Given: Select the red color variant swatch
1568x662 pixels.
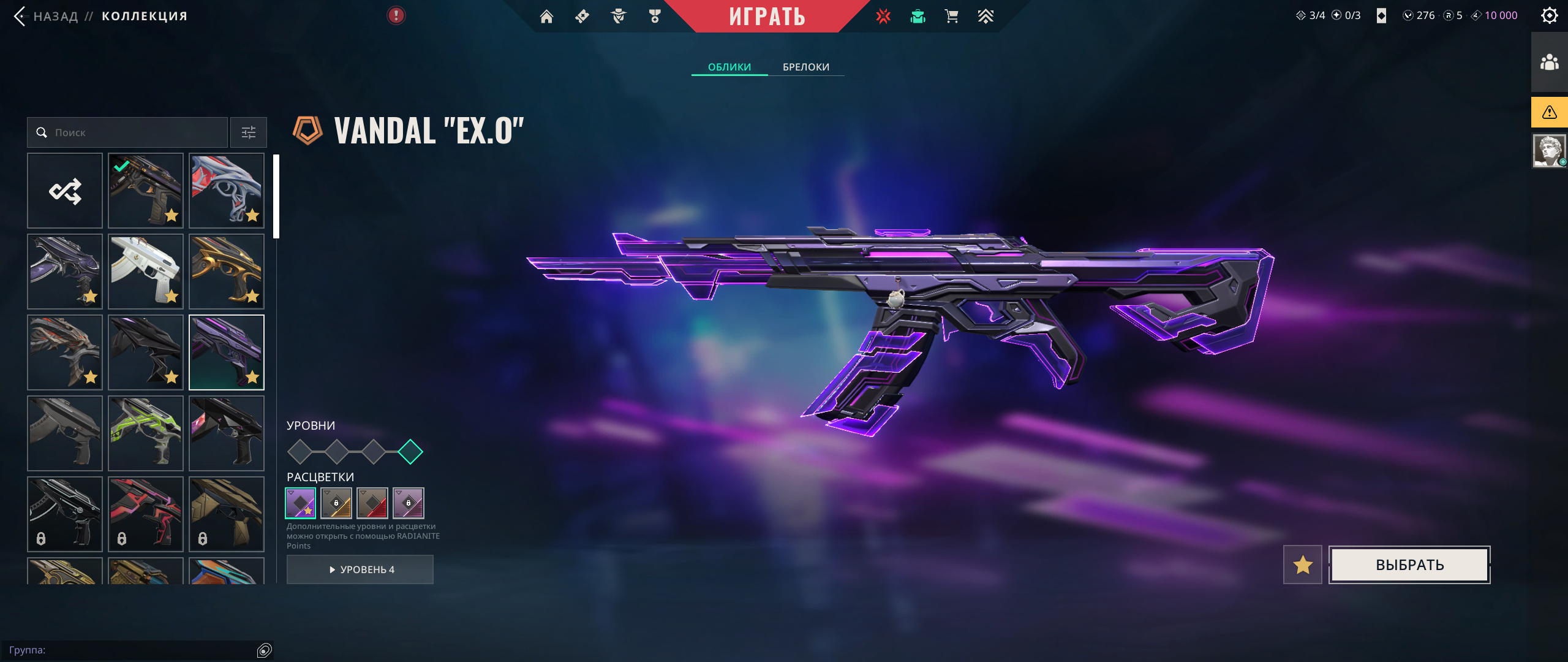Looking at the screenshot, I should 372,503.
